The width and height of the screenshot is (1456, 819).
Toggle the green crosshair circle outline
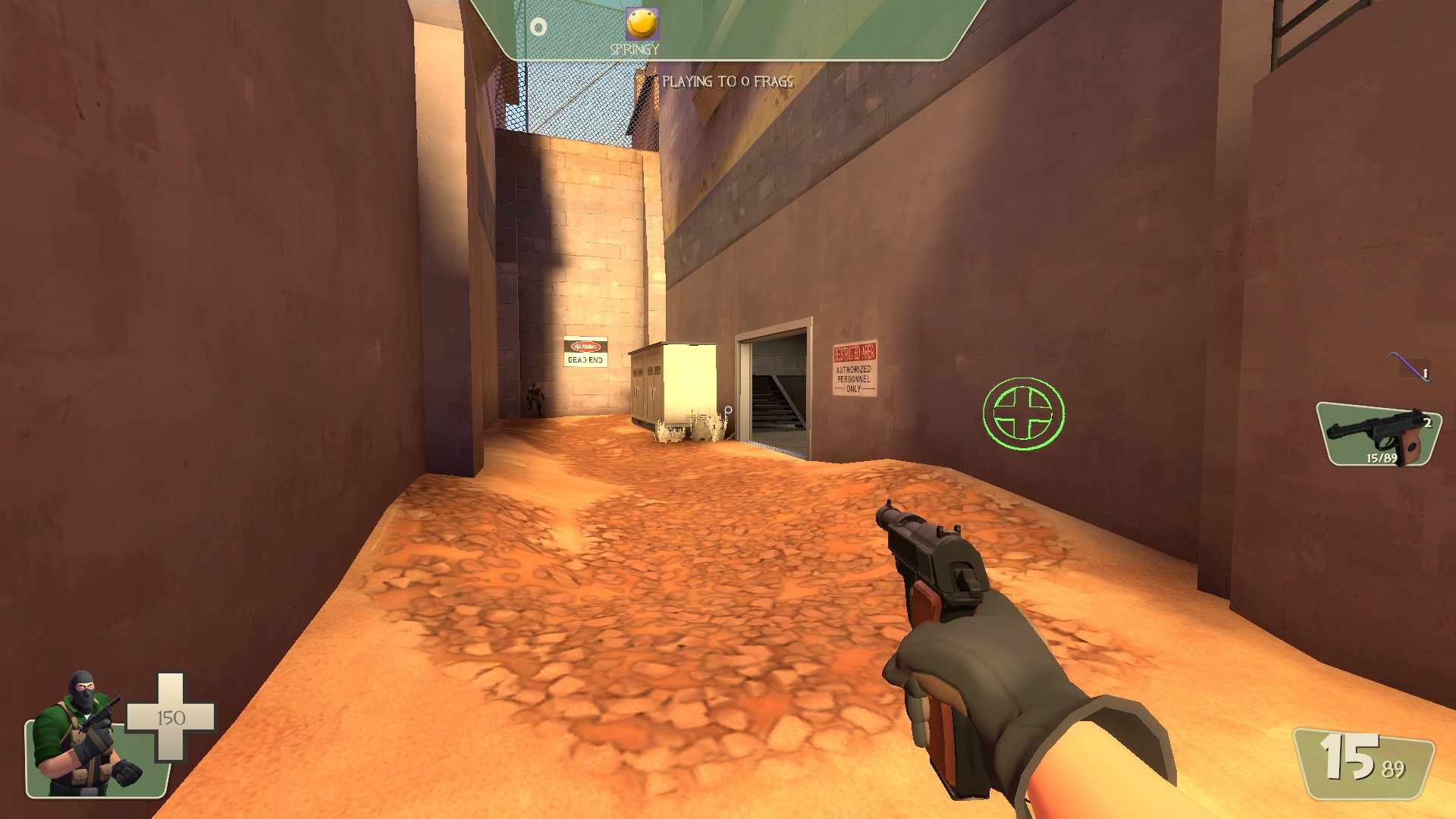click(x=1022, y=412)
